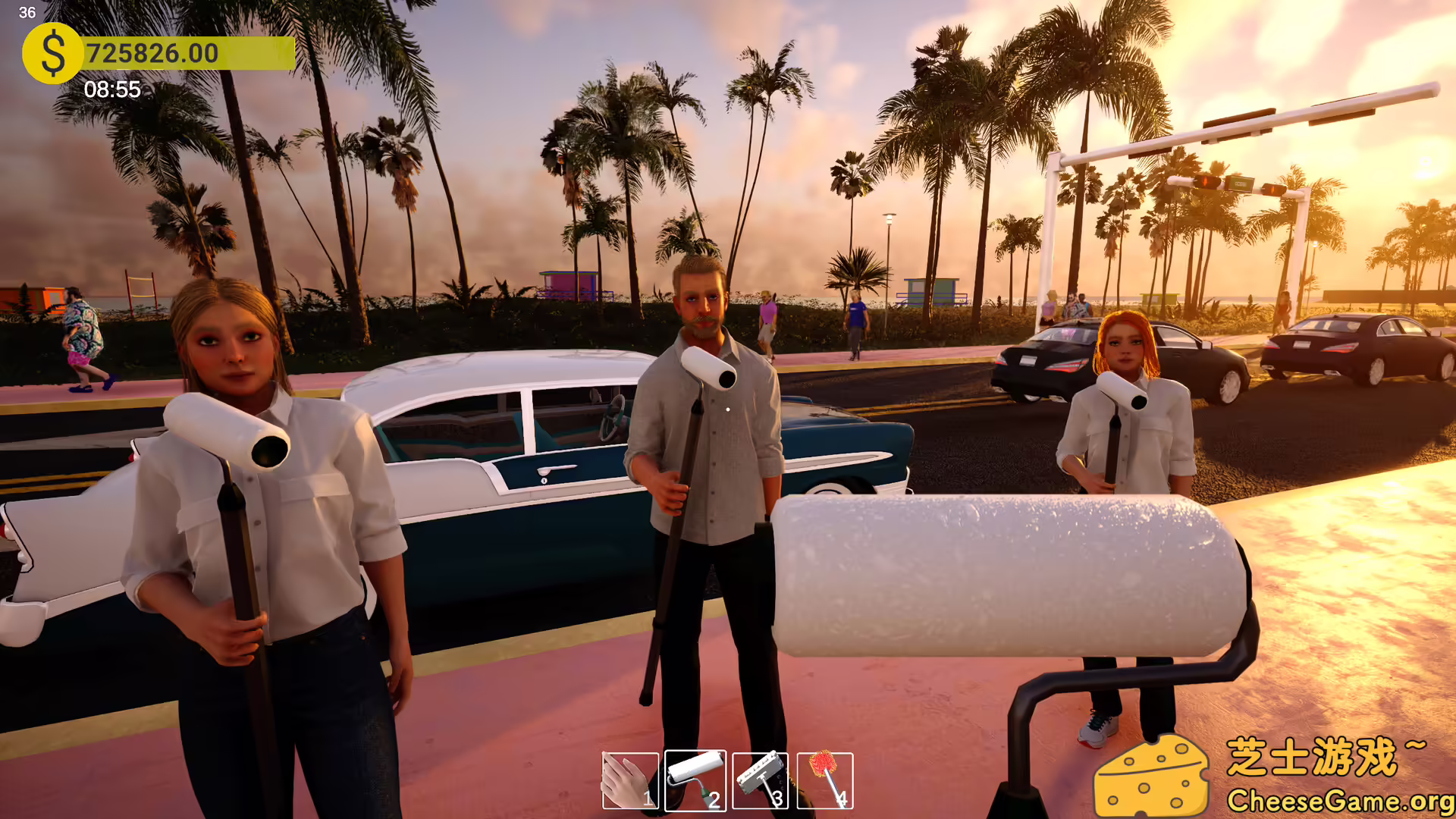Image resolution: width=1456 pixels, height=819 pixels.
Task: Select the scraper tool in slot 3
Action: [x=761, y=781]
